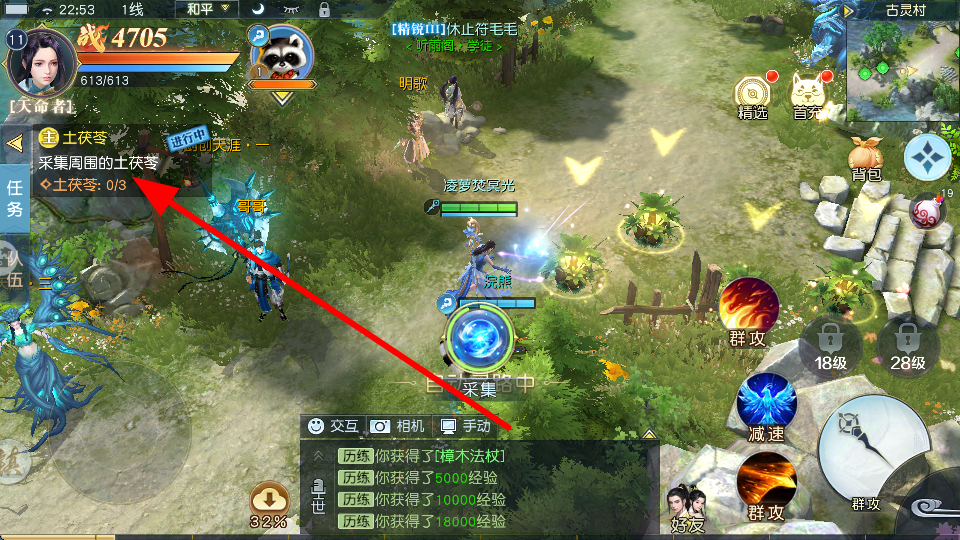Open the 精选 featured icon
Viewport: 960px width, 540px height.
click(753, 96)
